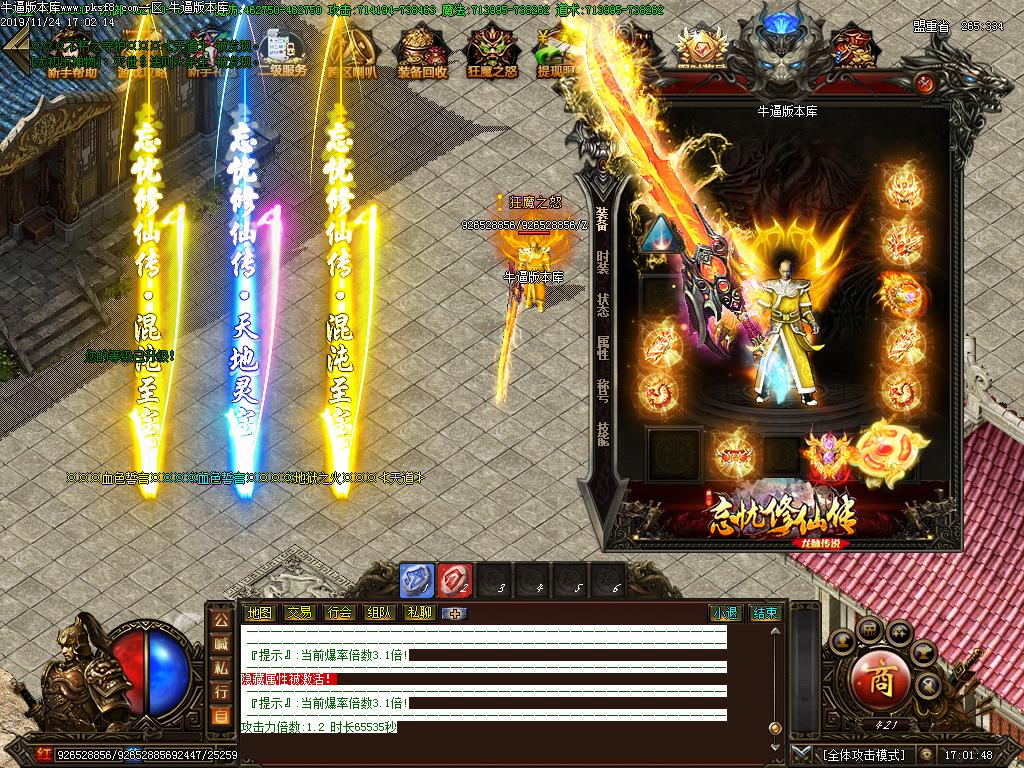Open the 组队 team button
Image resolution: width=1024 pixels, height=768 pixels.
[x=379, y=613]
